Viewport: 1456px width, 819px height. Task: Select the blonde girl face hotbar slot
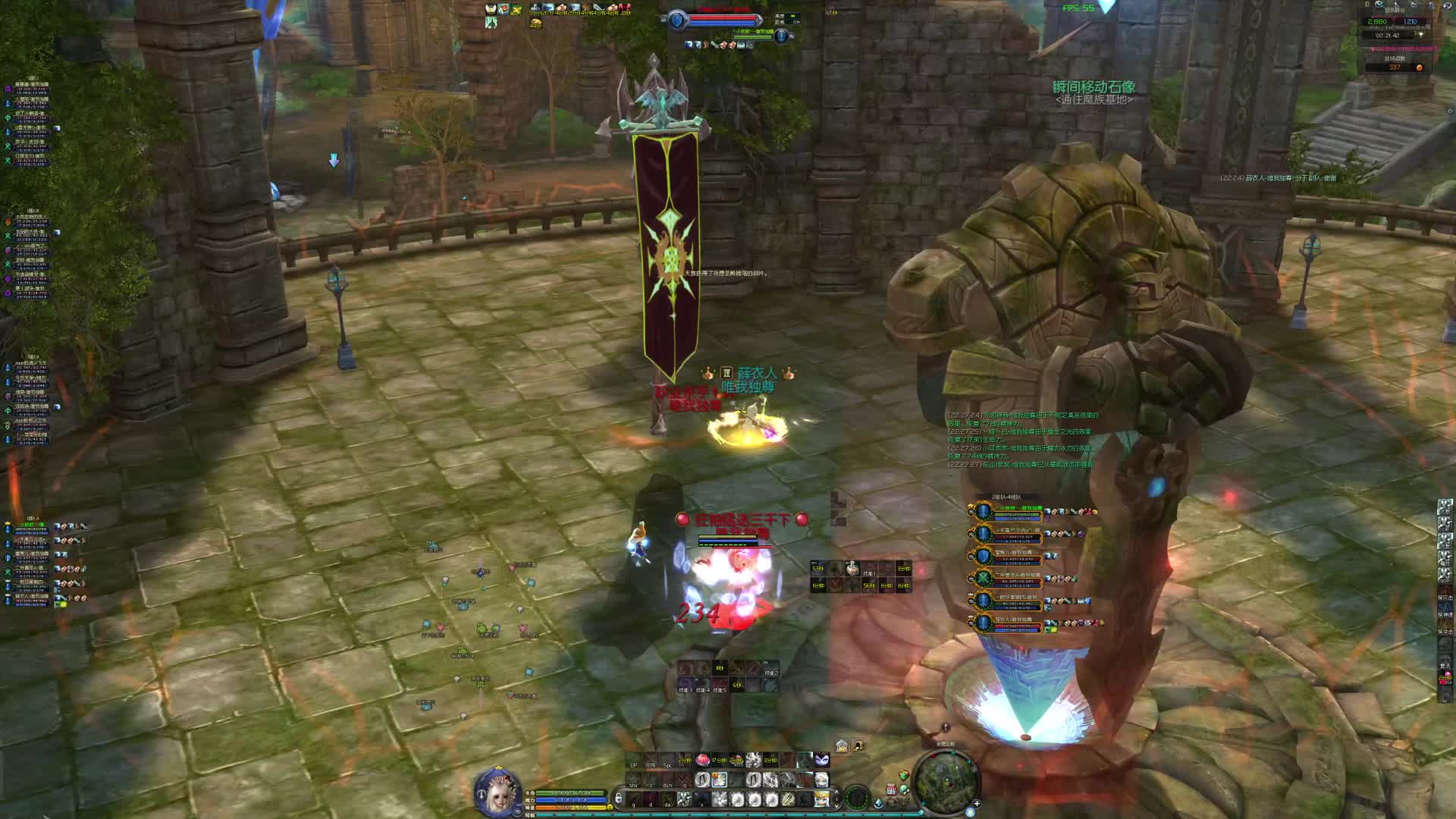click(822, 799)
